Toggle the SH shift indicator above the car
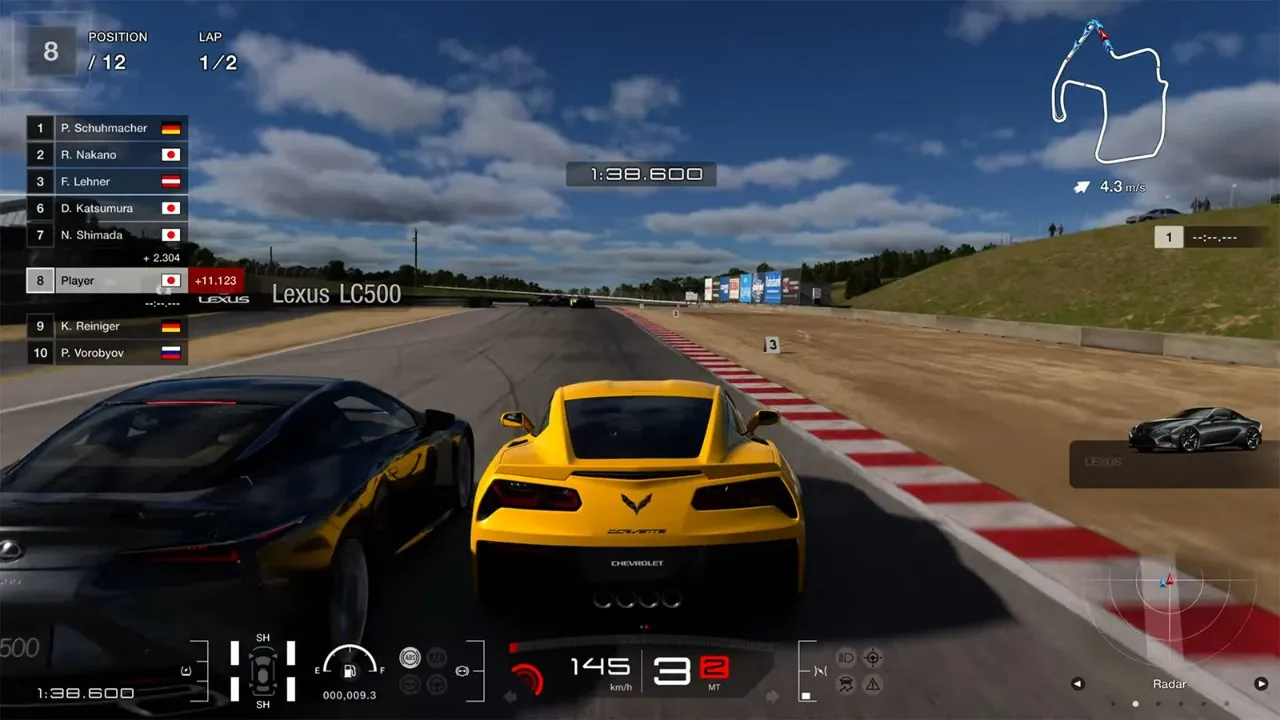Viewport: 1280px width, 720px height. 263,636
